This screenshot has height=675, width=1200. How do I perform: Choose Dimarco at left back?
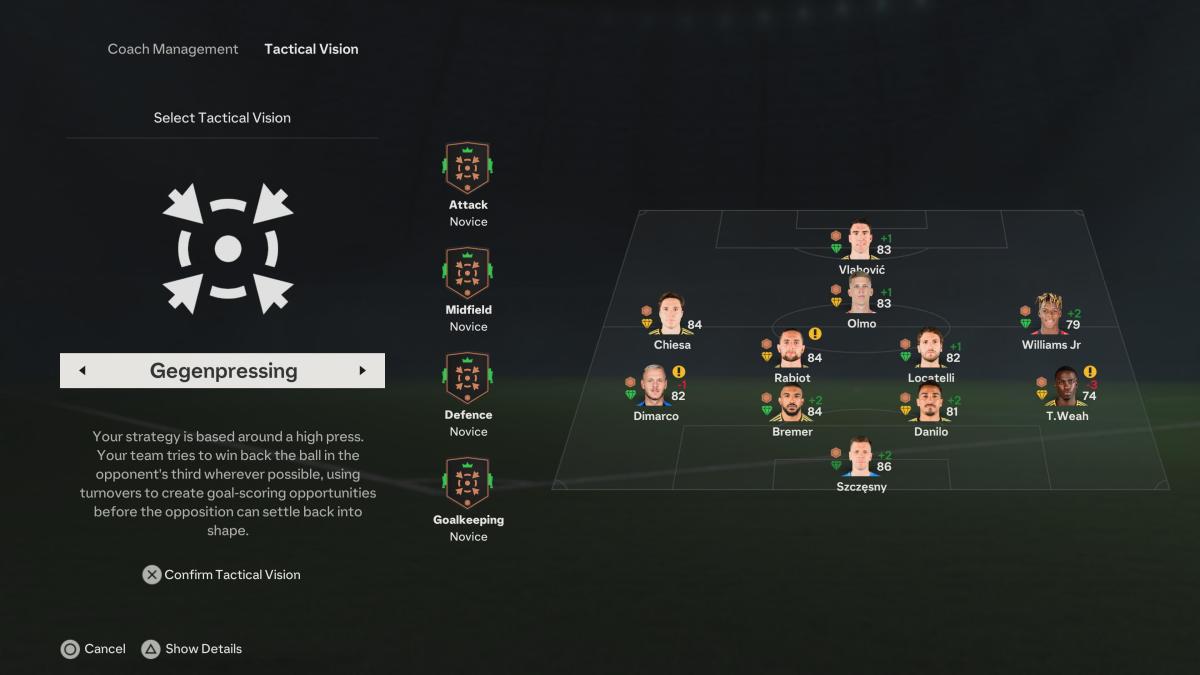point(656,386)
